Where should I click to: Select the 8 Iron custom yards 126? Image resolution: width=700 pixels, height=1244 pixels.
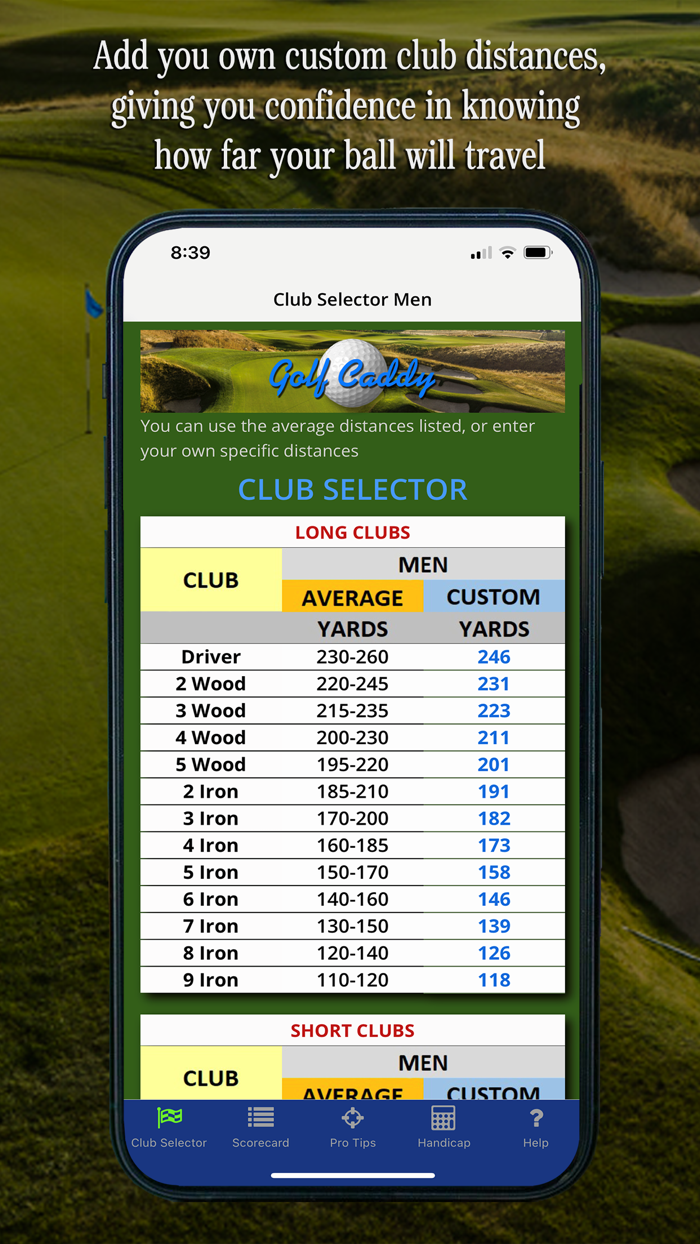click(494, 954)
